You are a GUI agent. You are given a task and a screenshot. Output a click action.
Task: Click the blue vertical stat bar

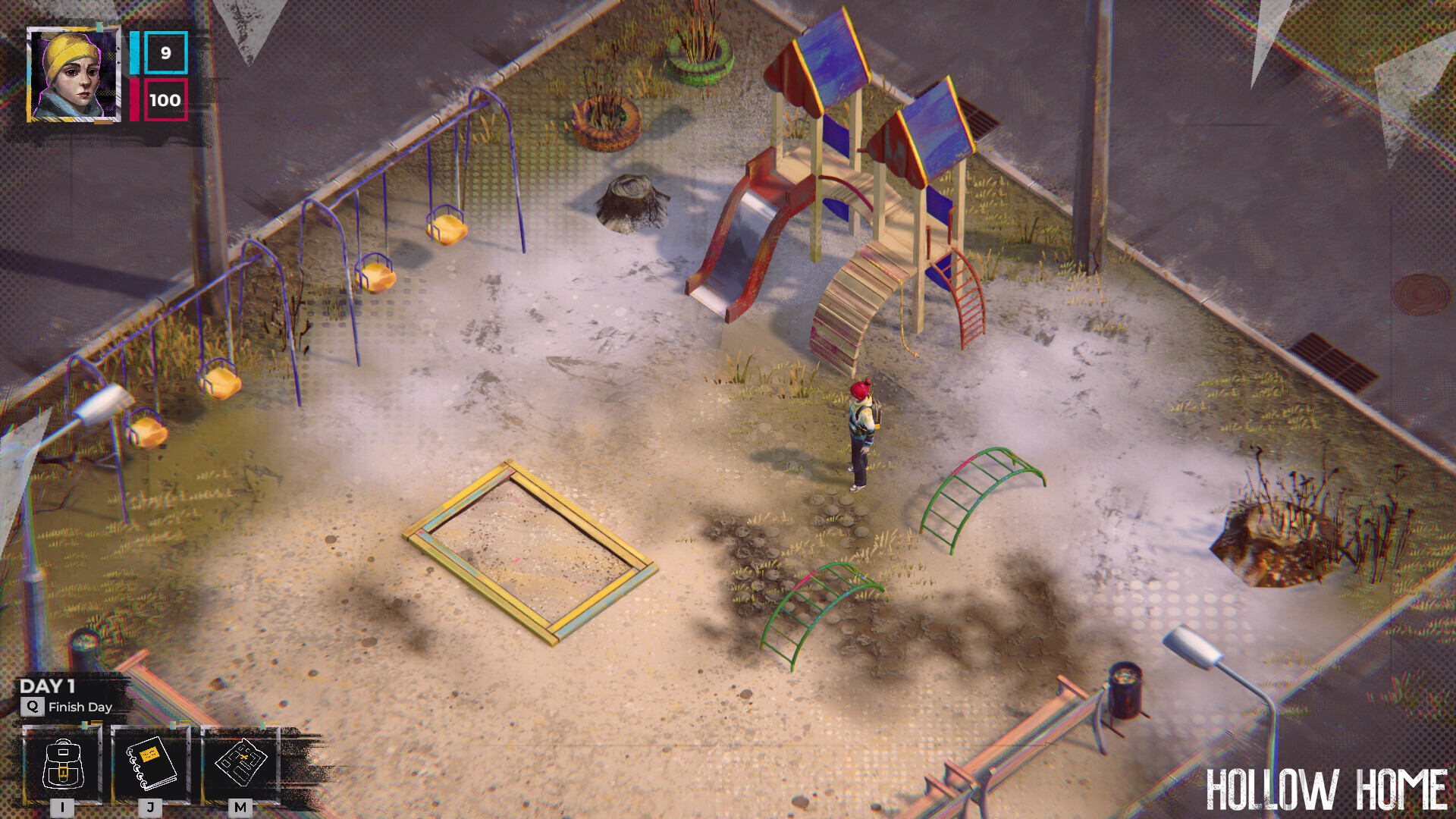(x=133, y=55)
